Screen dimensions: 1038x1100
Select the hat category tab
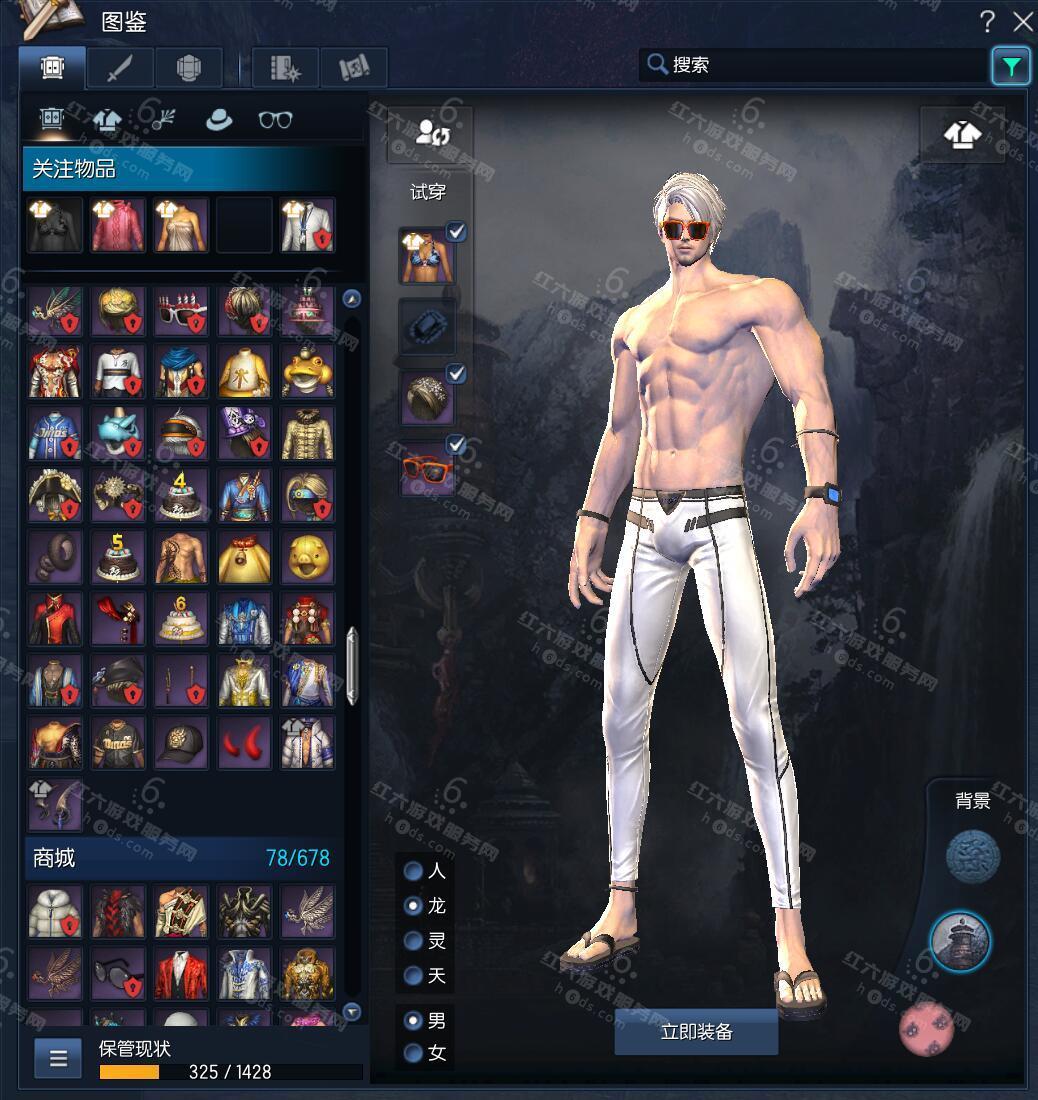coord(218,120)
